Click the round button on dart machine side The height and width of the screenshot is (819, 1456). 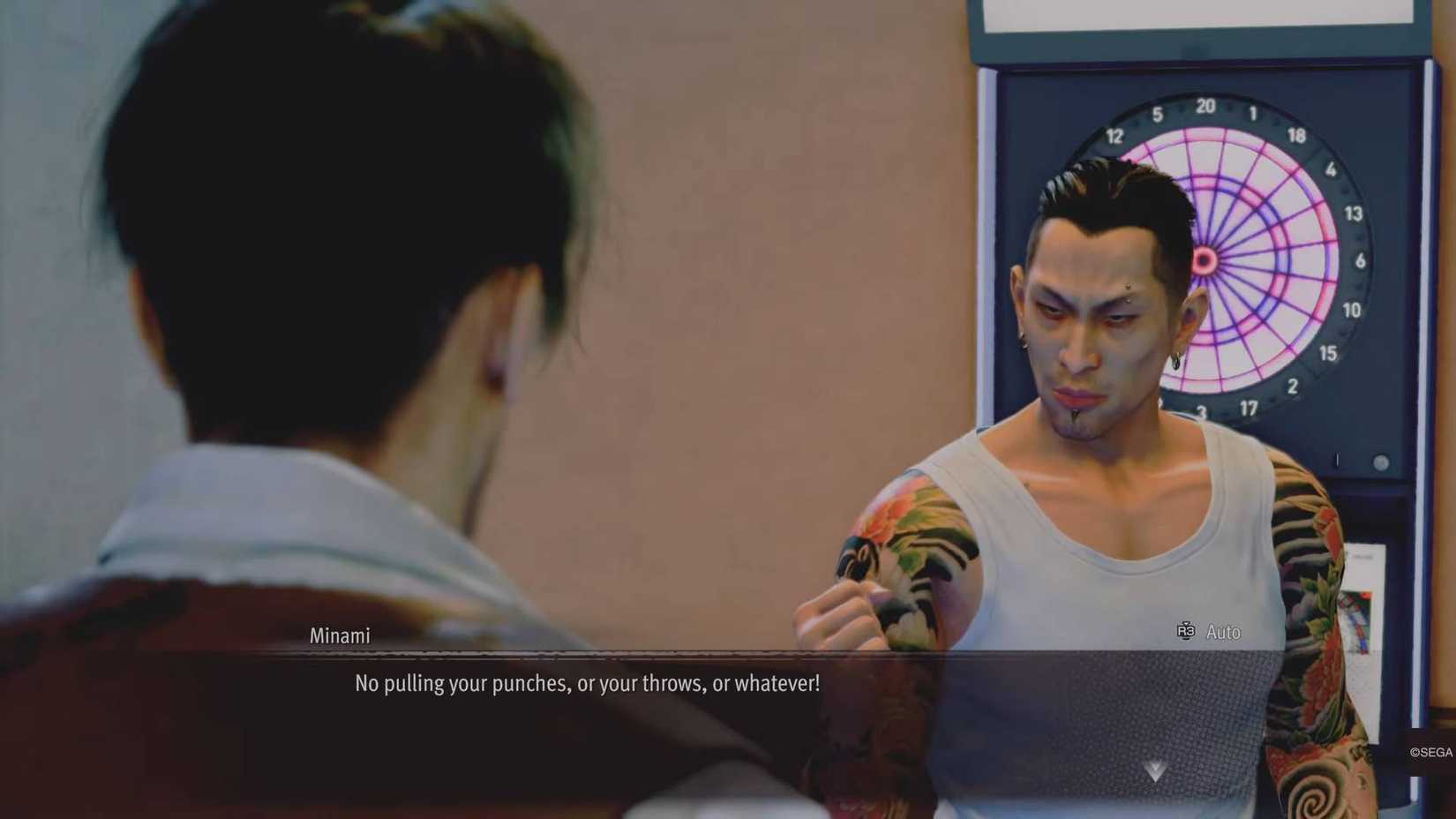(x=1379, y=460)
